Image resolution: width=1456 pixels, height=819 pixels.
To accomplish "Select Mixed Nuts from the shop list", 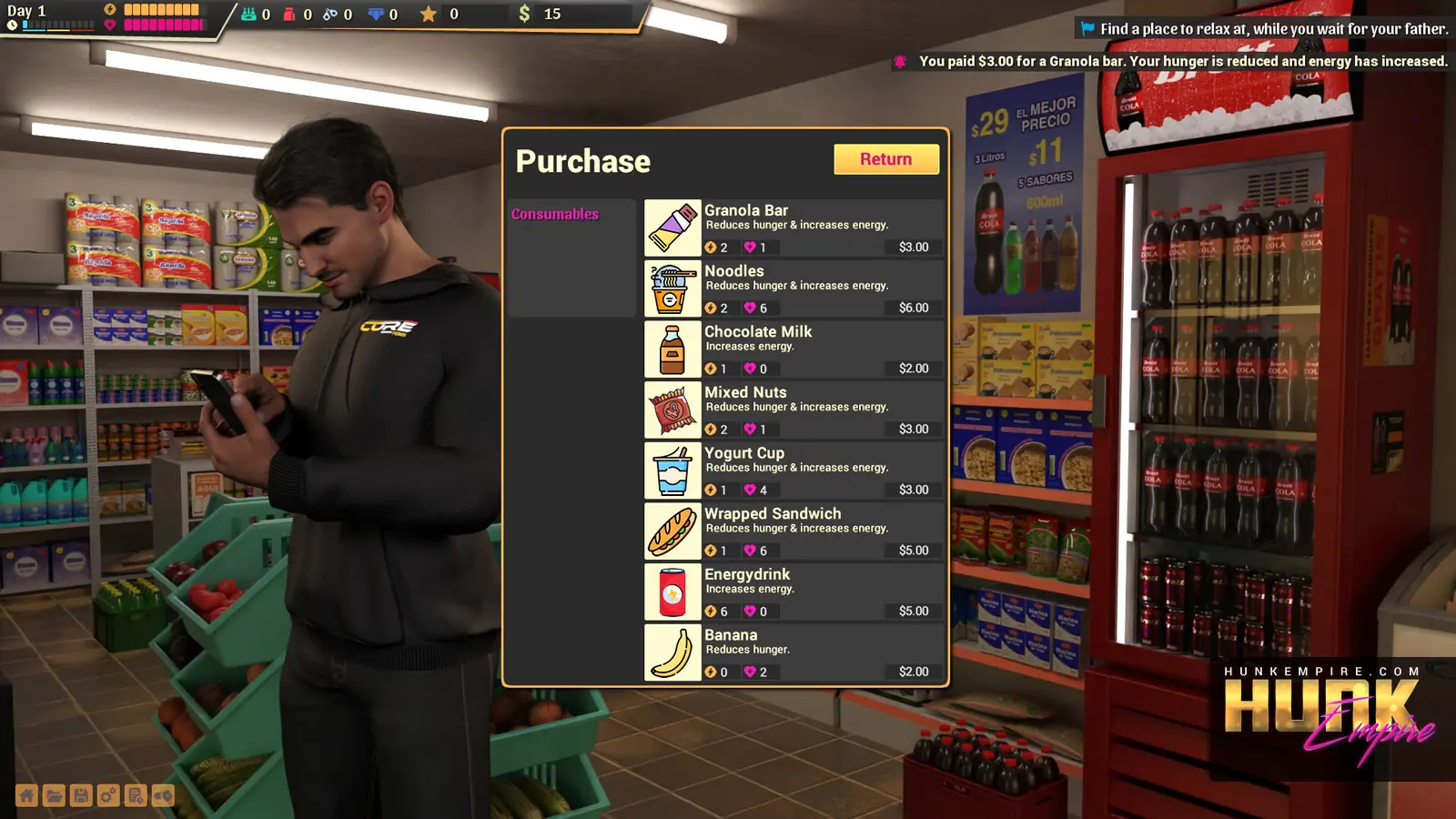I will point(793,410).
